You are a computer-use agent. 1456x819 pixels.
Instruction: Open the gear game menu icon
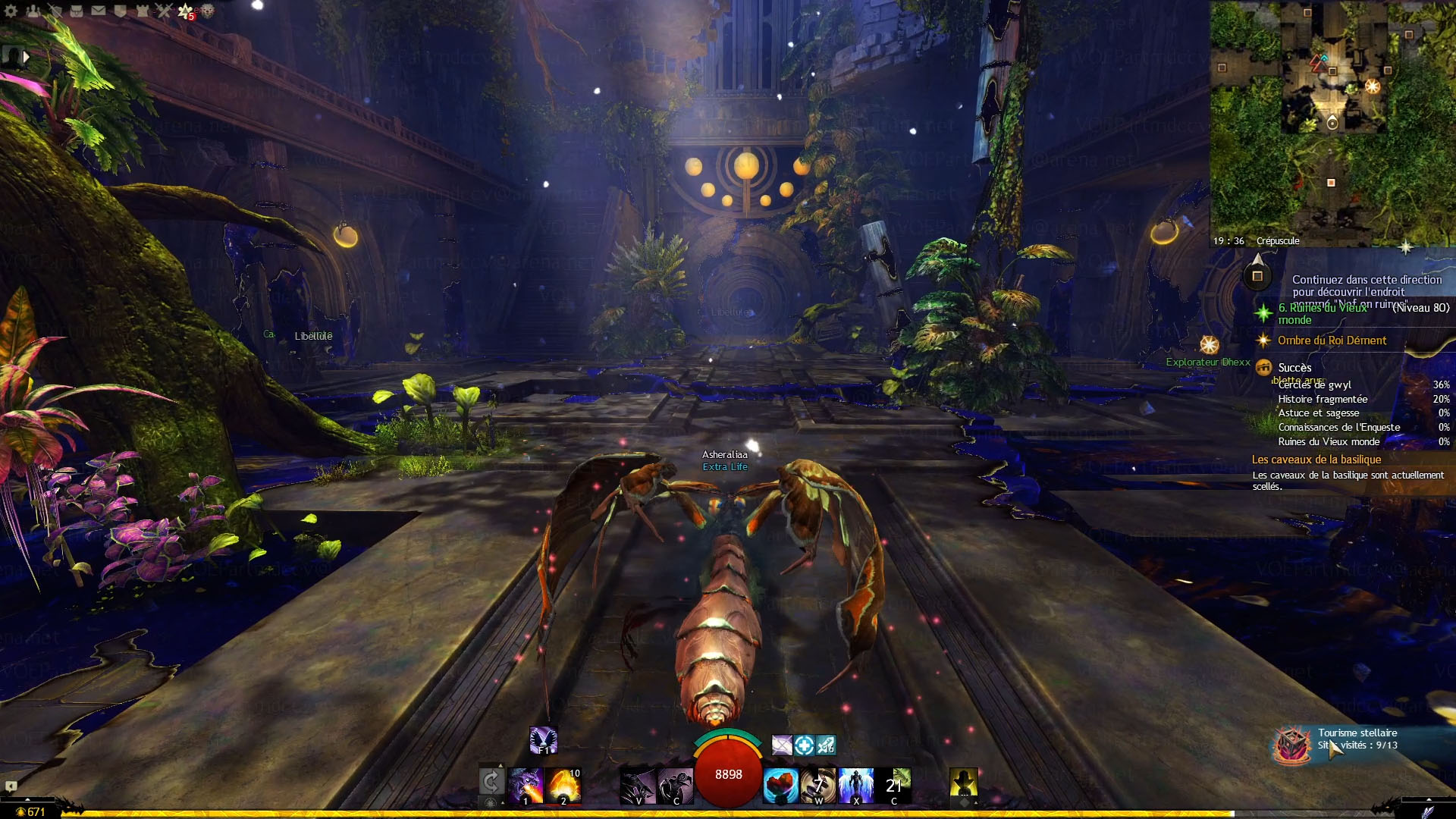(x=11, y=11)
